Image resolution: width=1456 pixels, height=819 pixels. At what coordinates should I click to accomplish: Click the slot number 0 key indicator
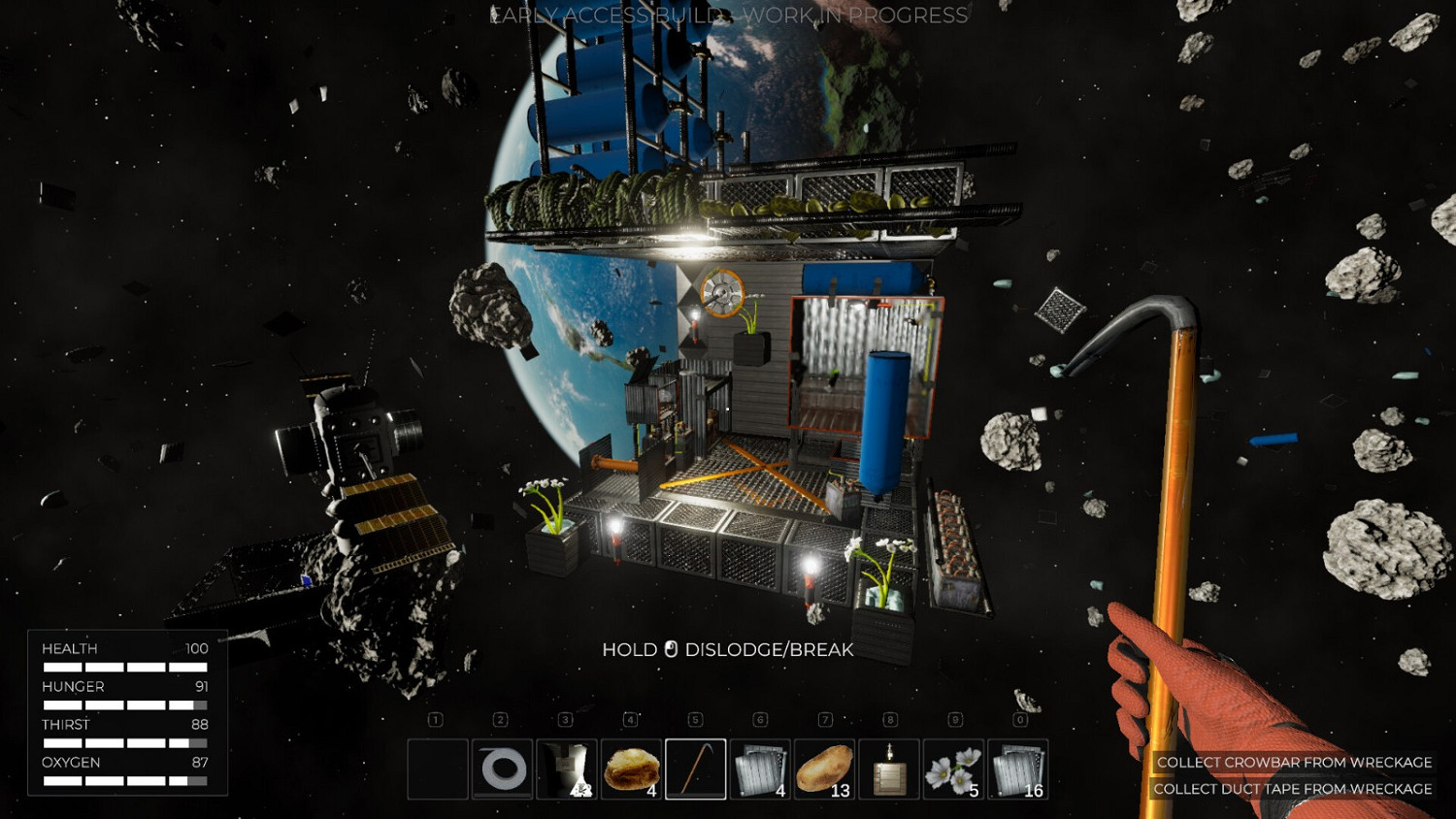click(1019, 720)
